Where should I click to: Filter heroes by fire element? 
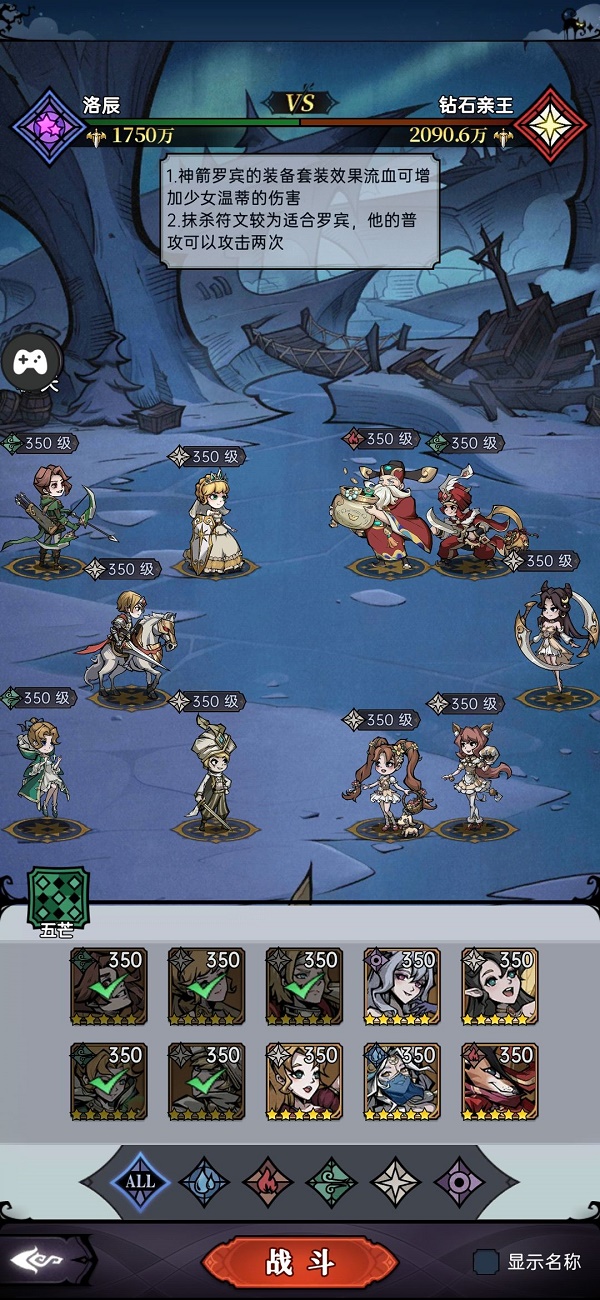[268, 1181]
